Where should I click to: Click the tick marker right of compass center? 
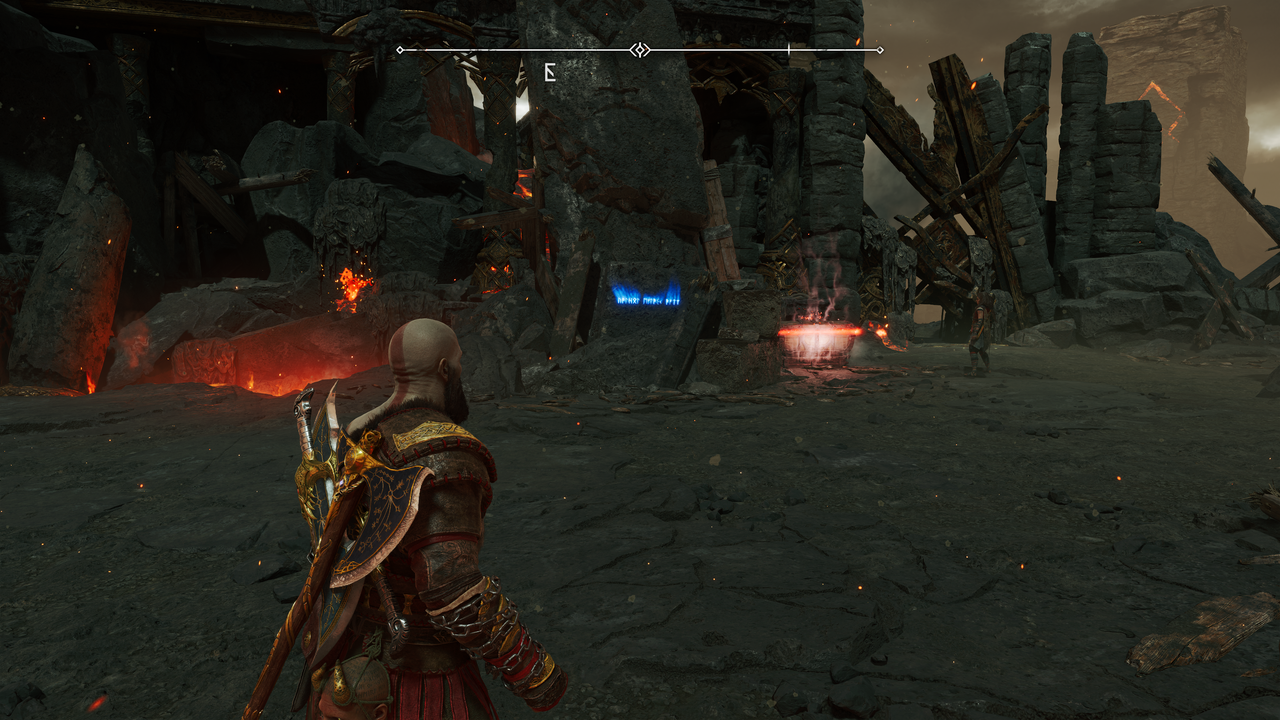coord(789,48)
